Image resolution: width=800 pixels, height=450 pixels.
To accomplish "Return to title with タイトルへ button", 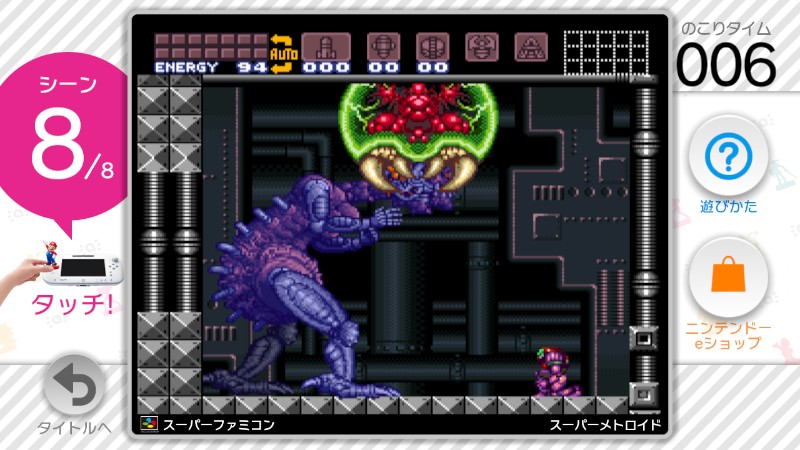I will point(75,385).
